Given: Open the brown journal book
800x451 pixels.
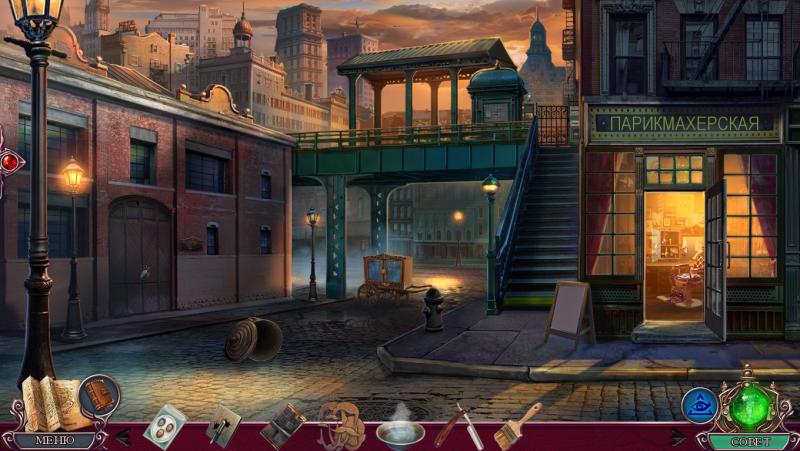Looking at the screenshot, I should [99, 395].
